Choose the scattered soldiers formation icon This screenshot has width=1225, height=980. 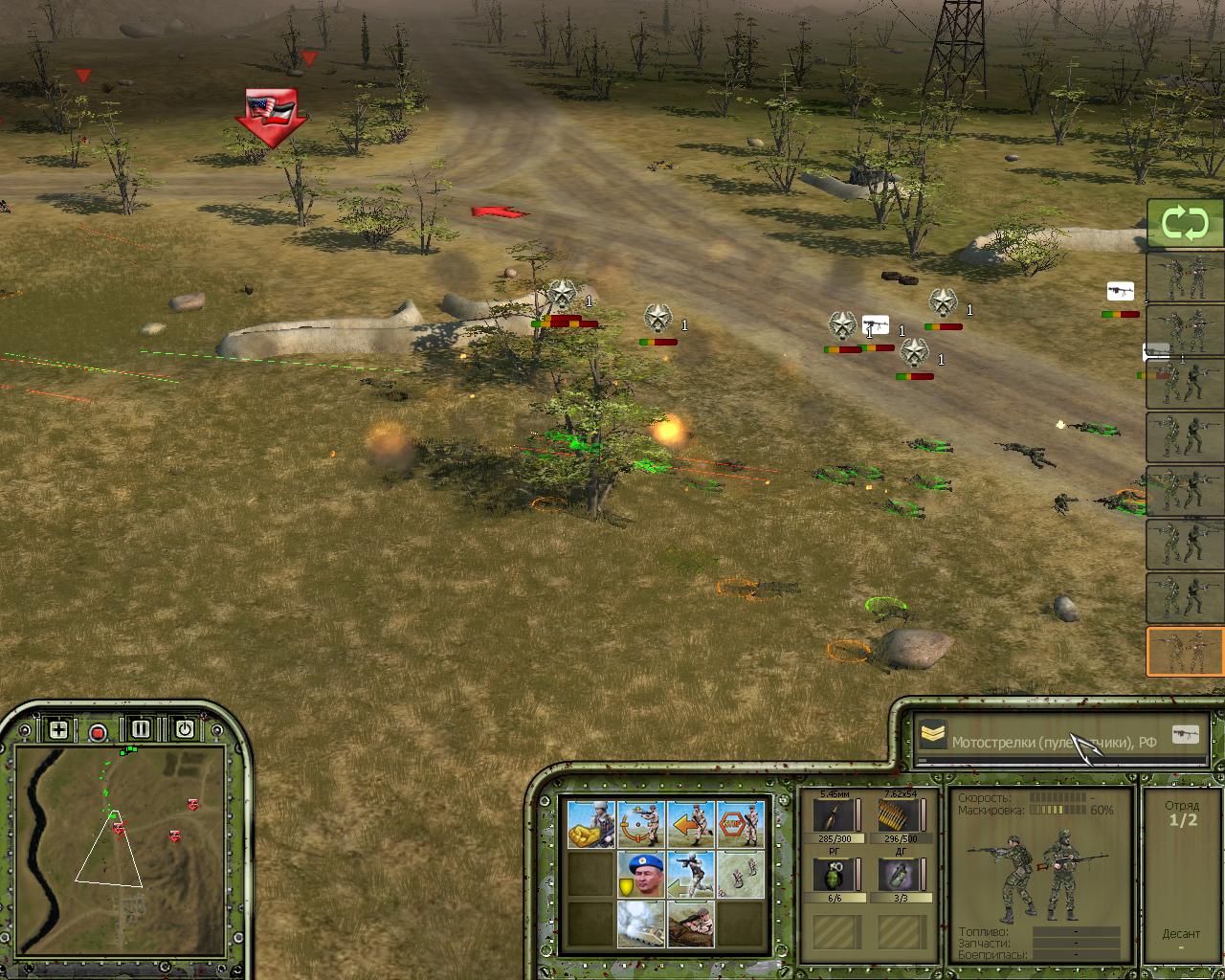741,875
